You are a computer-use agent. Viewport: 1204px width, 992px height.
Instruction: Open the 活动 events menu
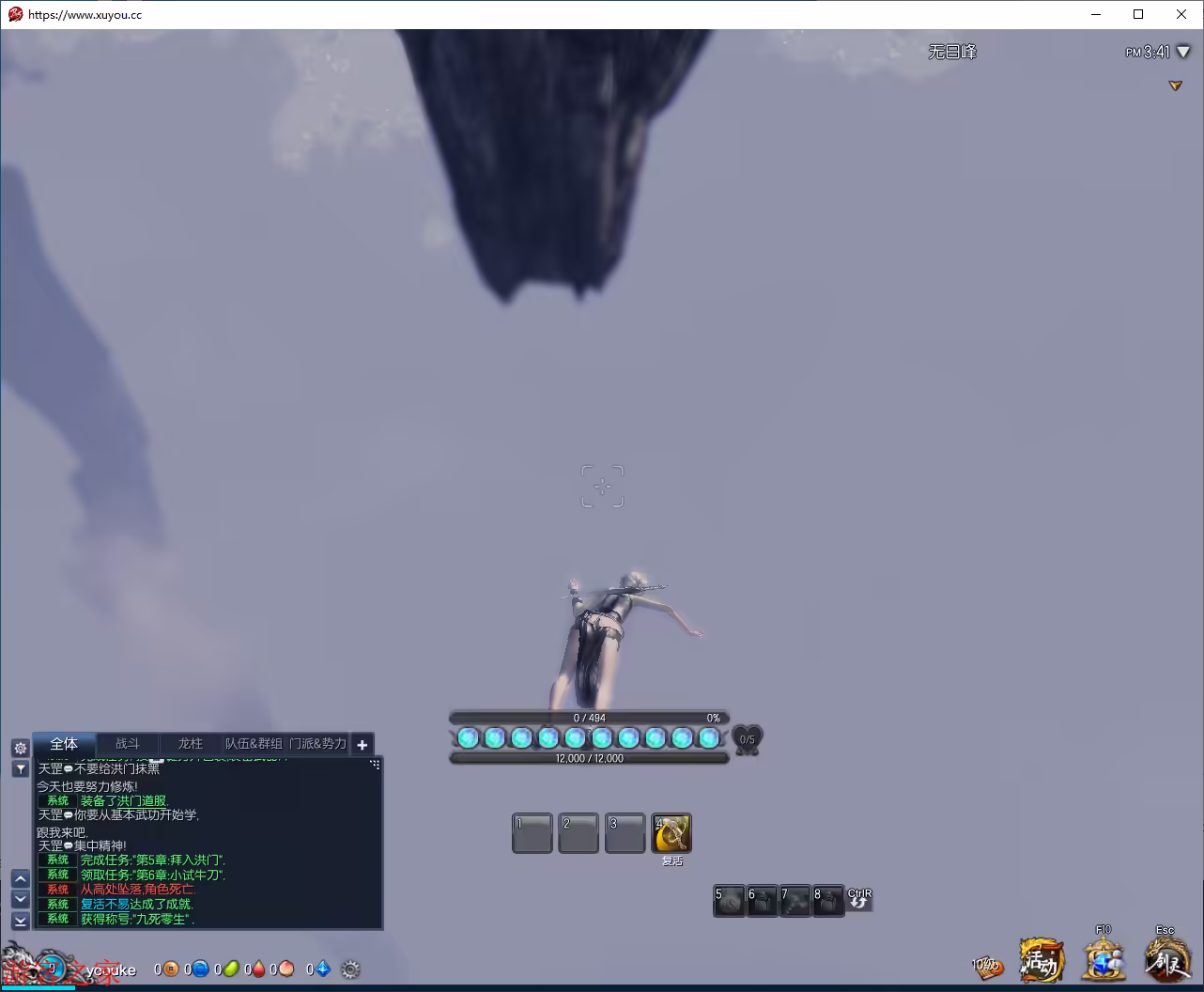pos(1041,961)
